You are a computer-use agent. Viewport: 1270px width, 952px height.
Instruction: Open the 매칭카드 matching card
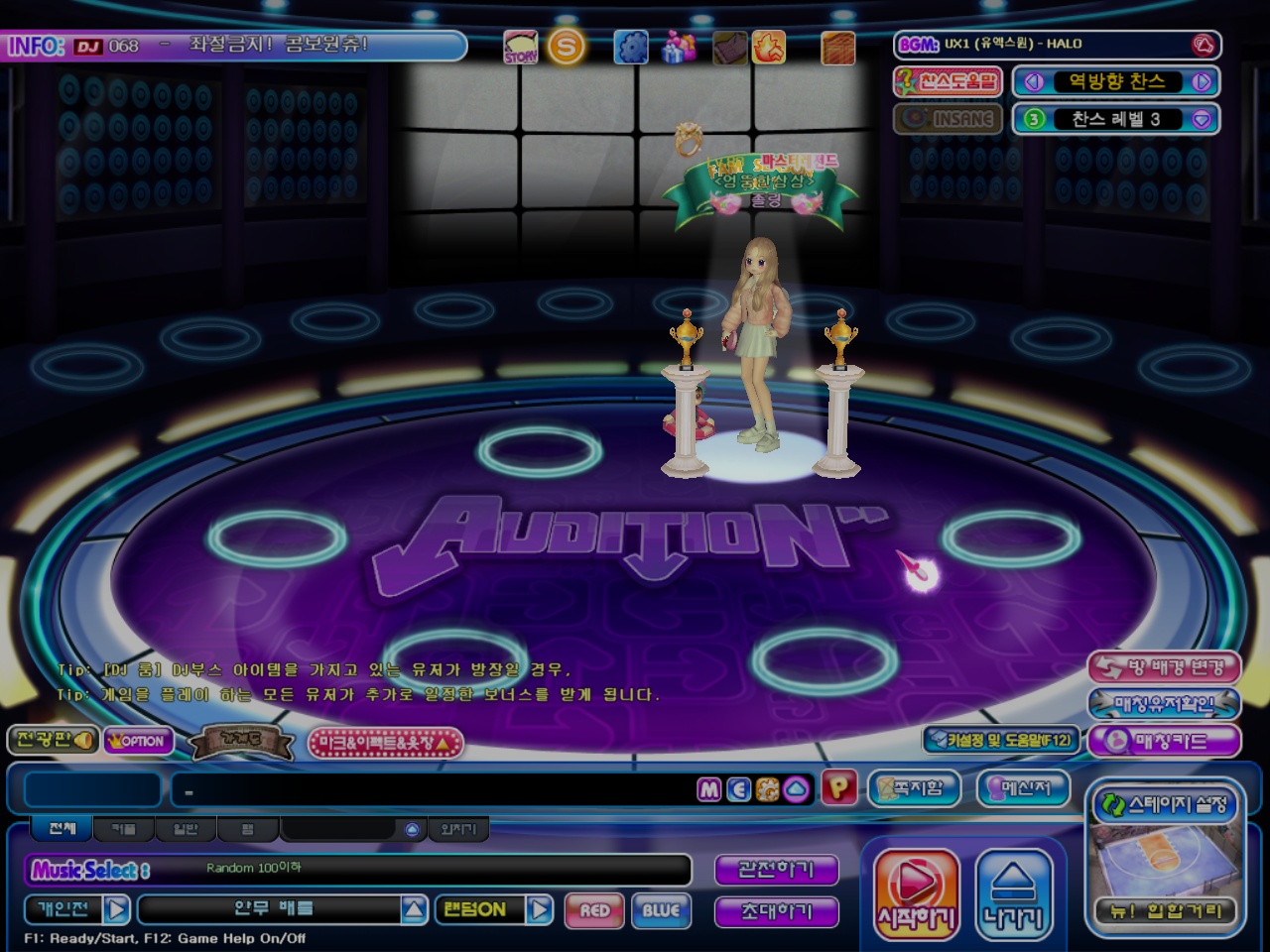tap(1164, 741)
